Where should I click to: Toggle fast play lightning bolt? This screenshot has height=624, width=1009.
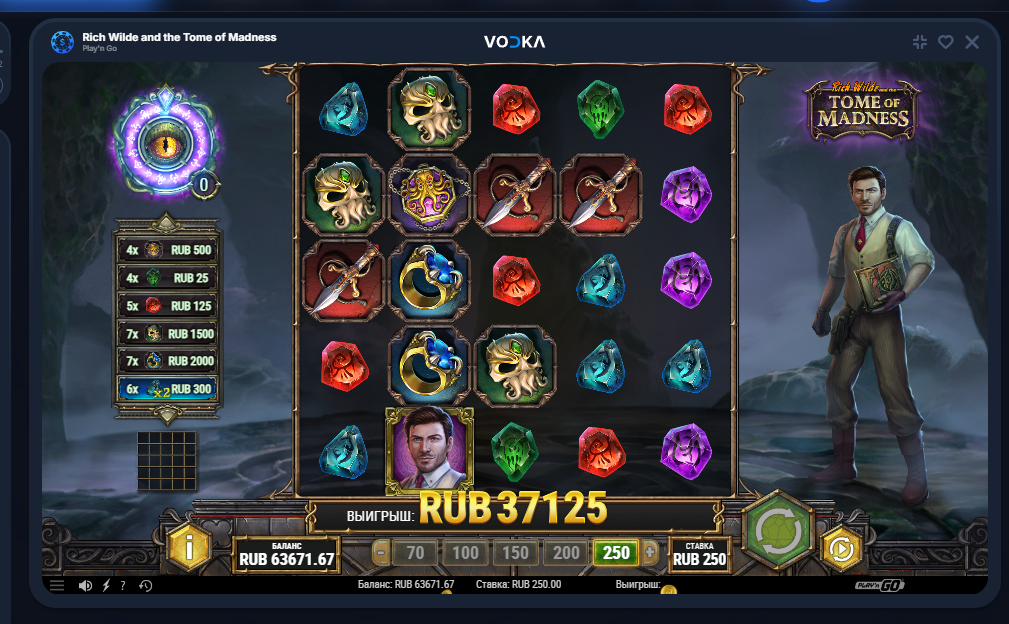106,585
